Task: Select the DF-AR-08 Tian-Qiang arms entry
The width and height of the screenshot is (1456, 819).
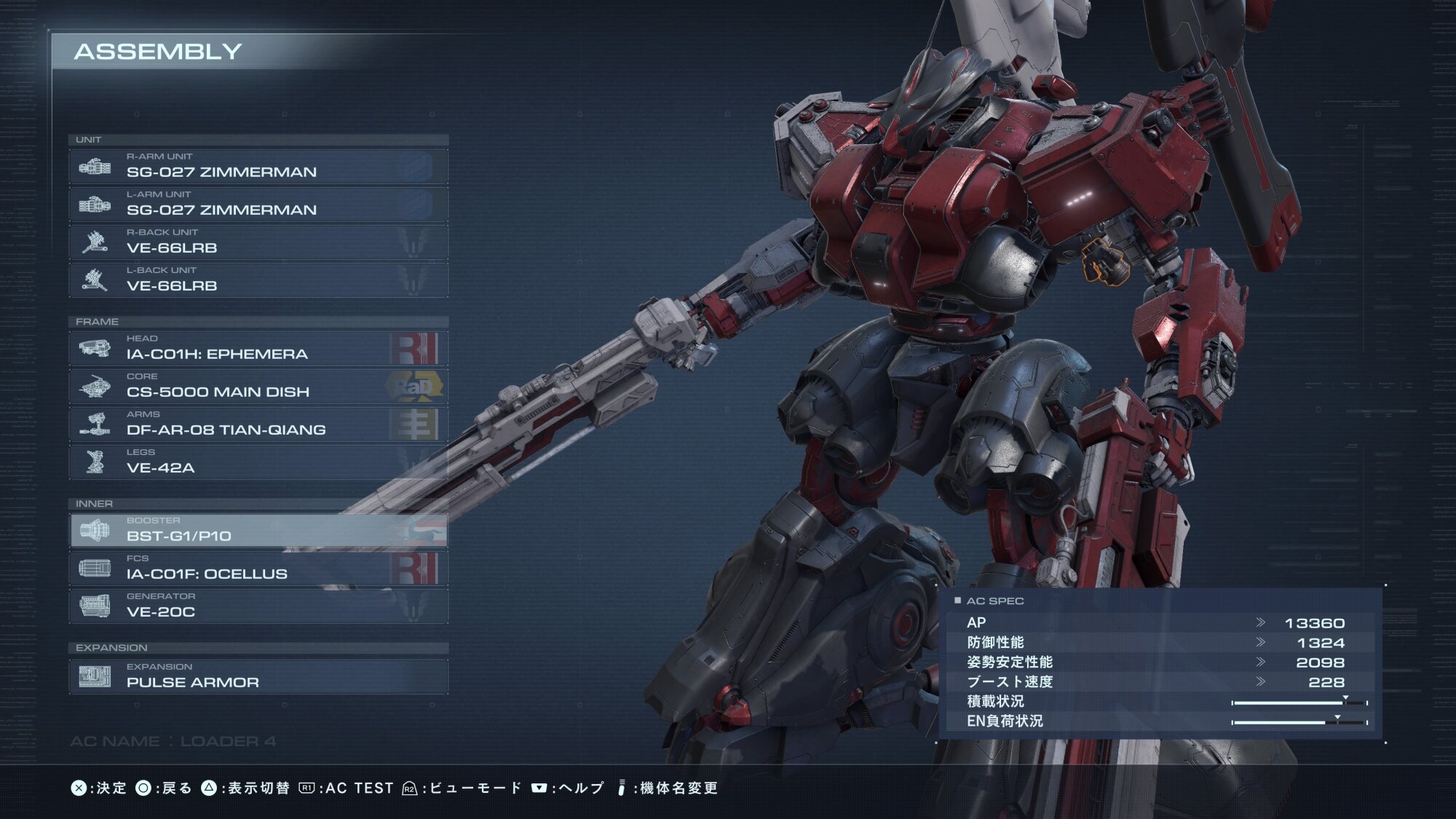Action: [258, 424]
